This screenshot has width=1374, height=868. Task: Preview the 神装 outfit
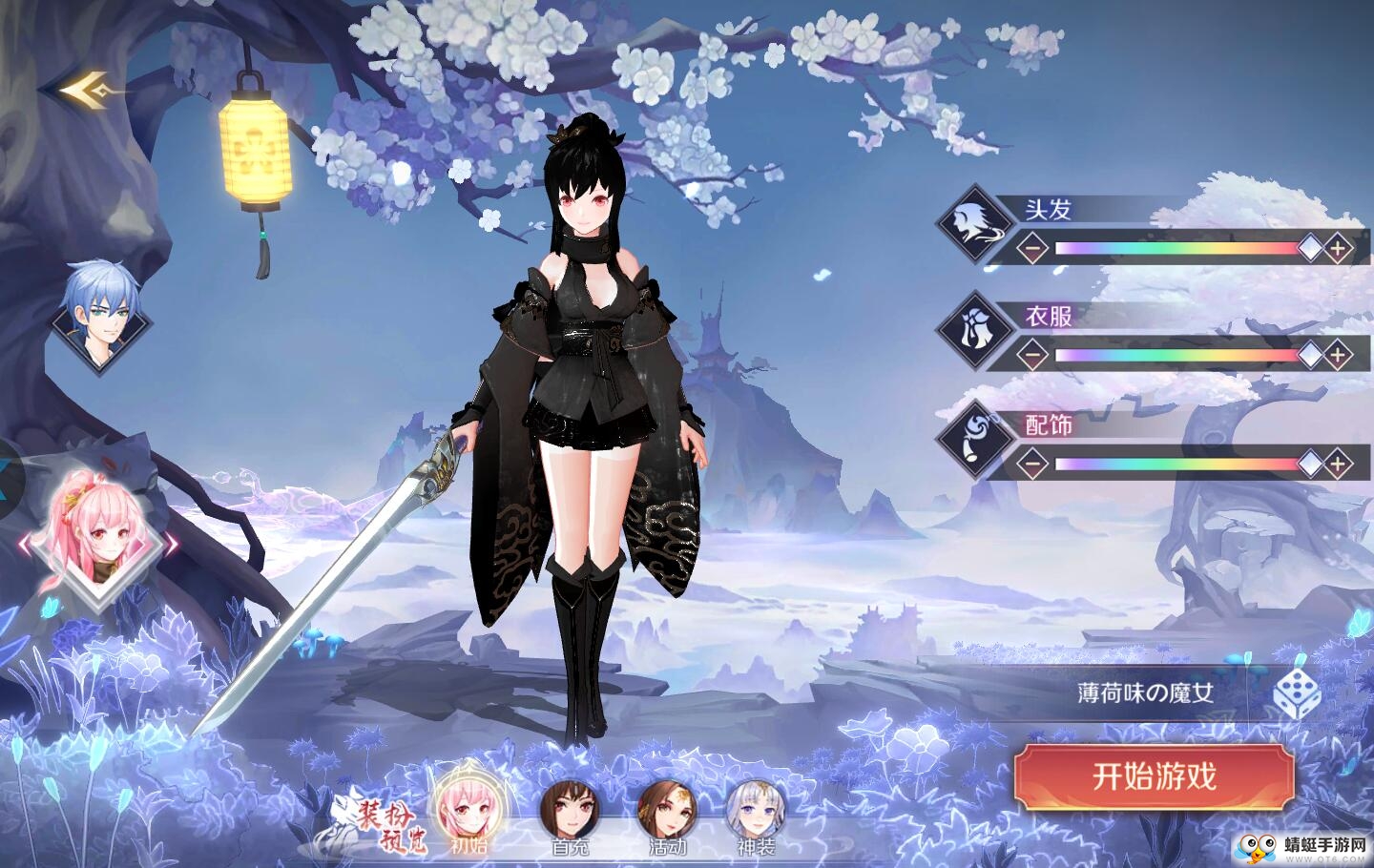coord(757,809)
